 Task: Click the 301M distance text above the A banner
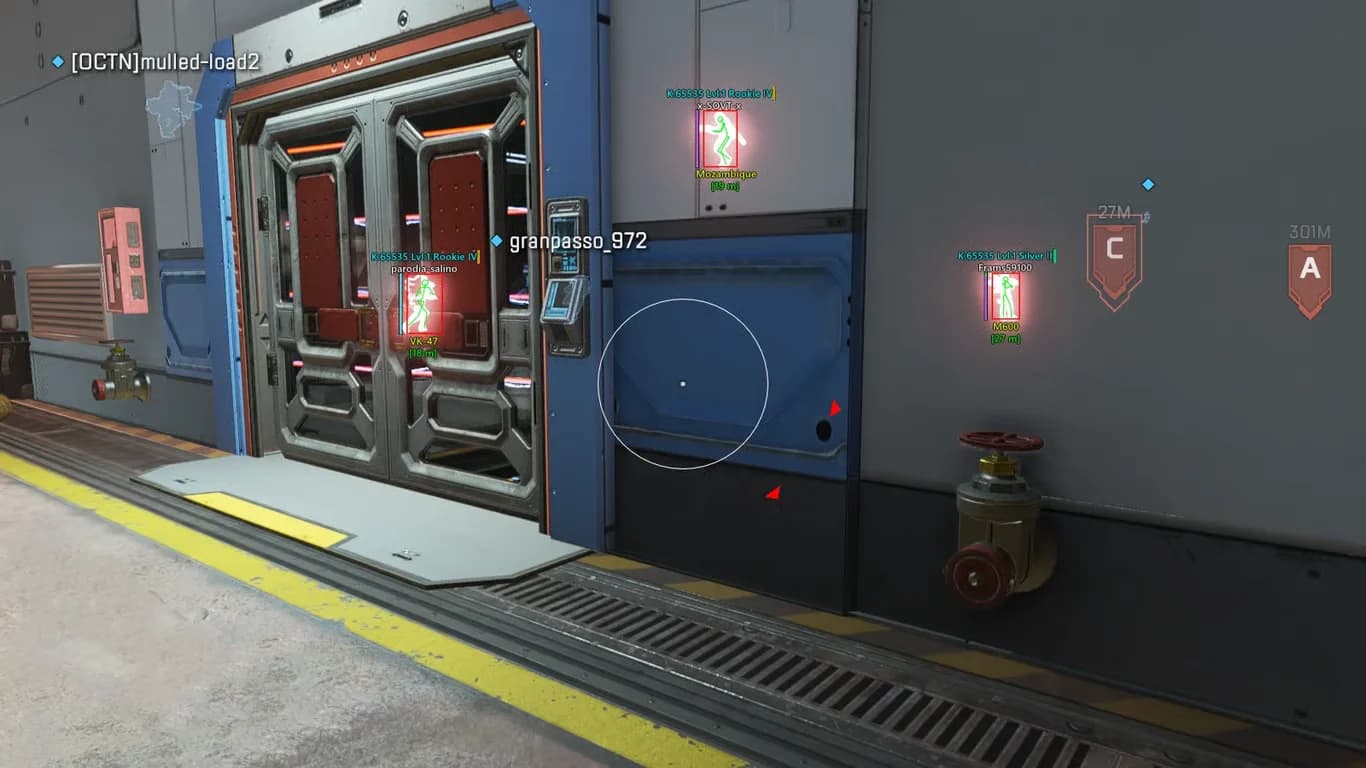coord(1311,230)
